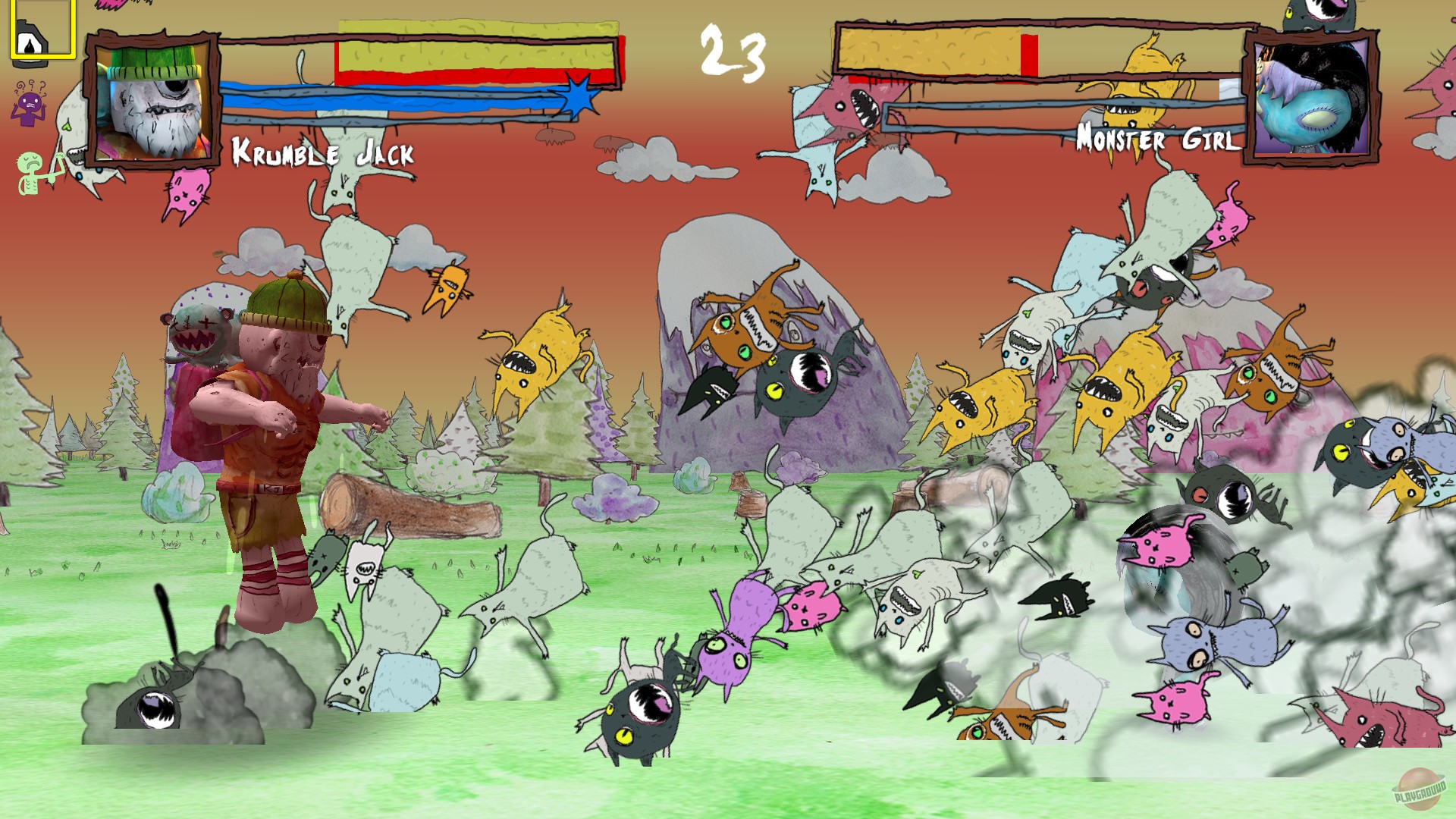Click the teddy bear on Jack's backpack
The width and height of the screenshot is (1456, 819).
201,334
